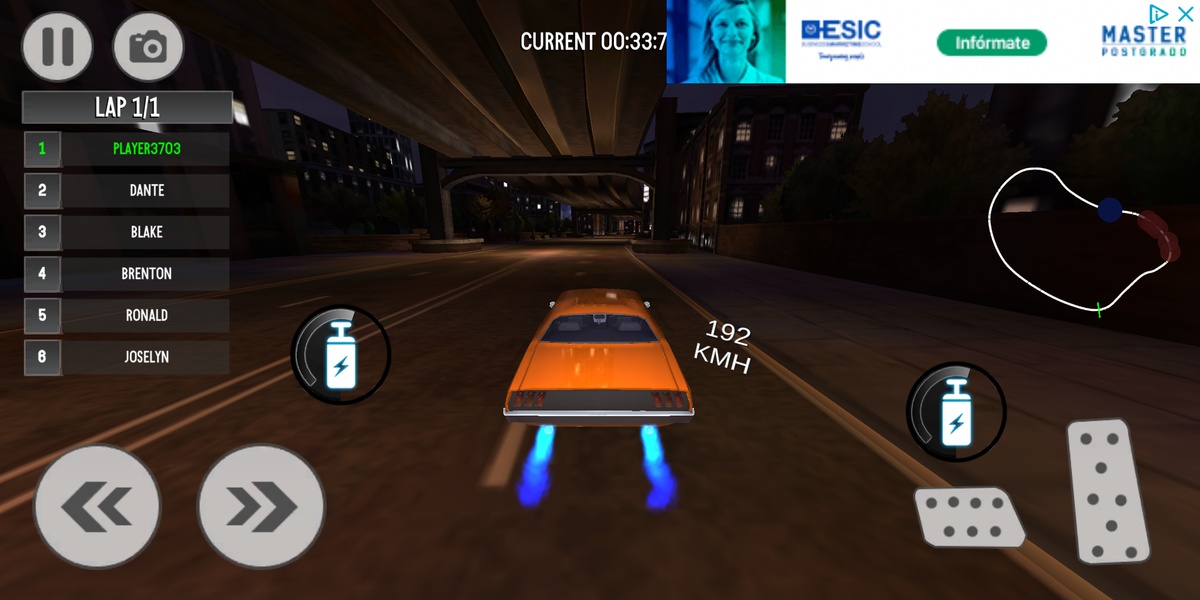Tap the camera view button
Viewport: 1200px width, 600px height.
click(149, 46)
